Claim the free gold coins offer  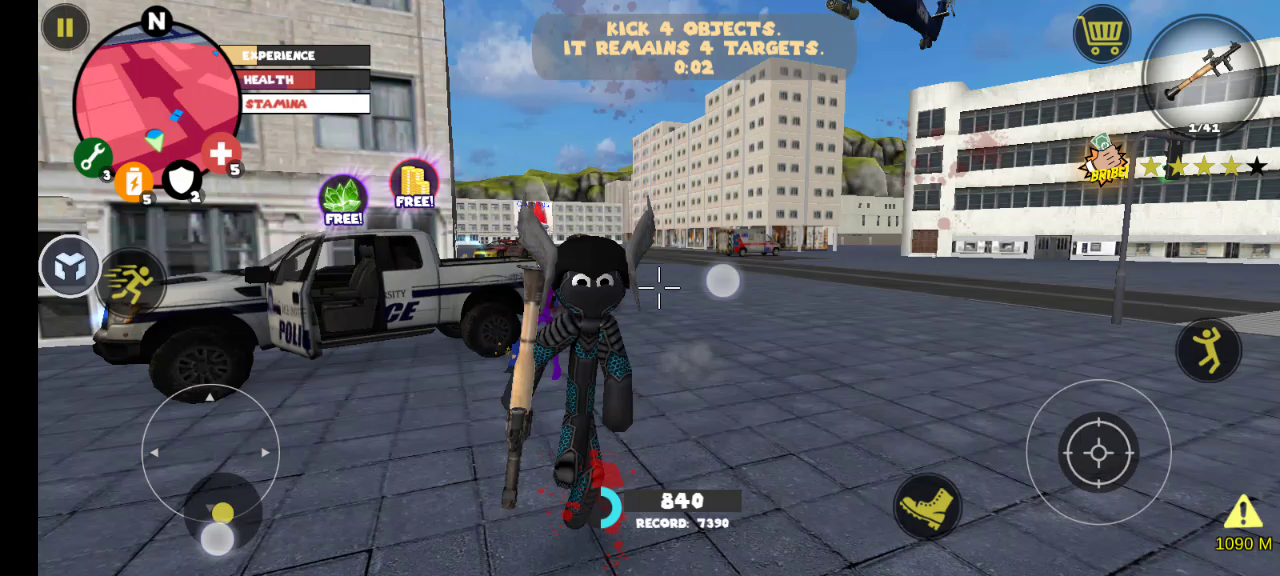pyautogui.click(x=414, y=184)
